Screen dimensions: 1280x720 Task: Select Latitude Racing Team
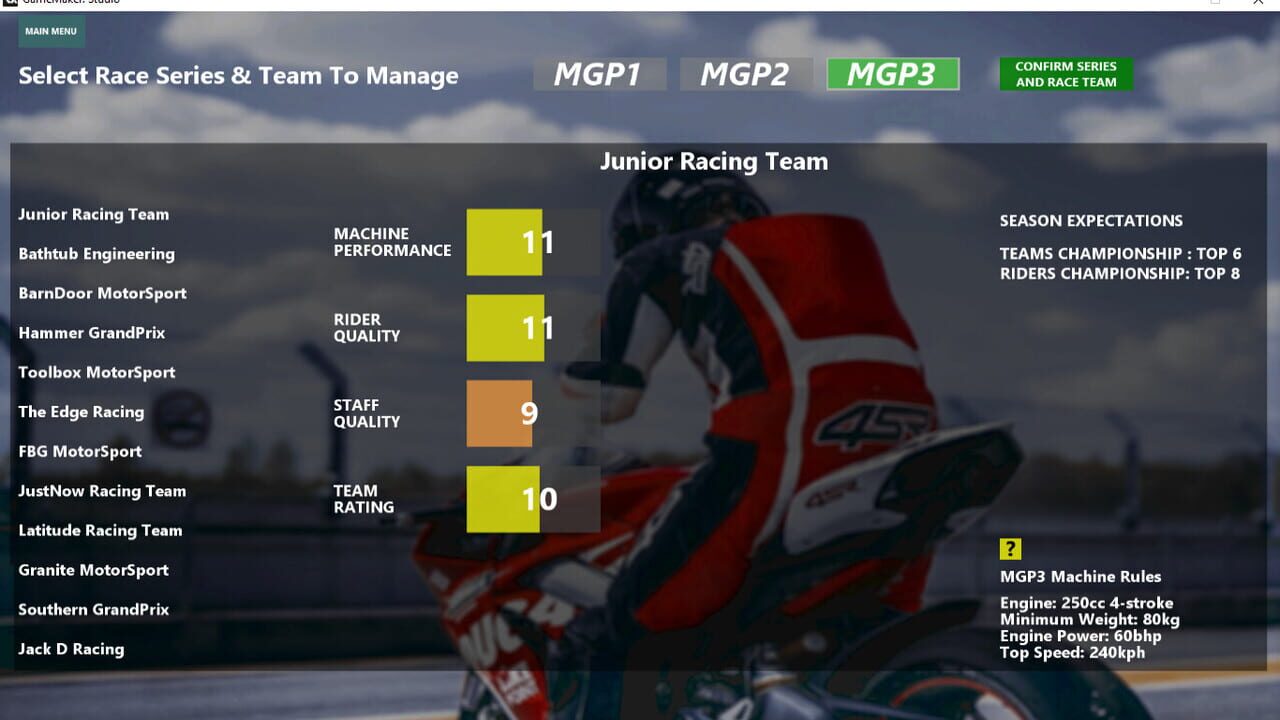pos(100,530)
